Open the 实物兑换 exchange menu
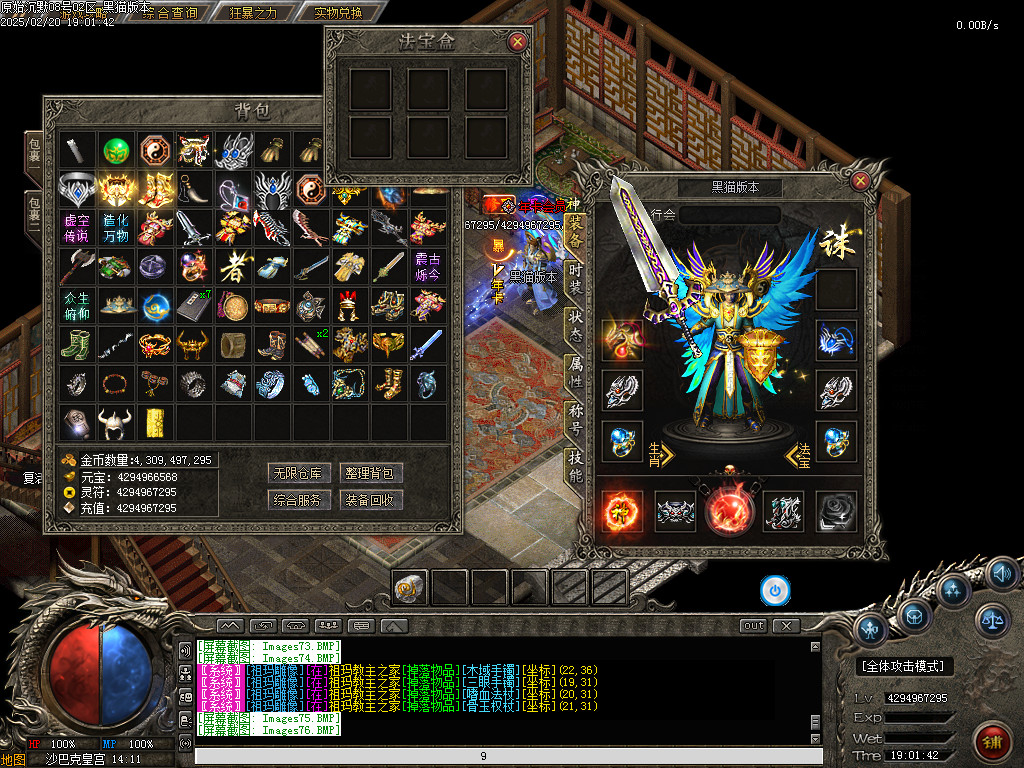The image size is (1024, 768). (x=338, y=13)
